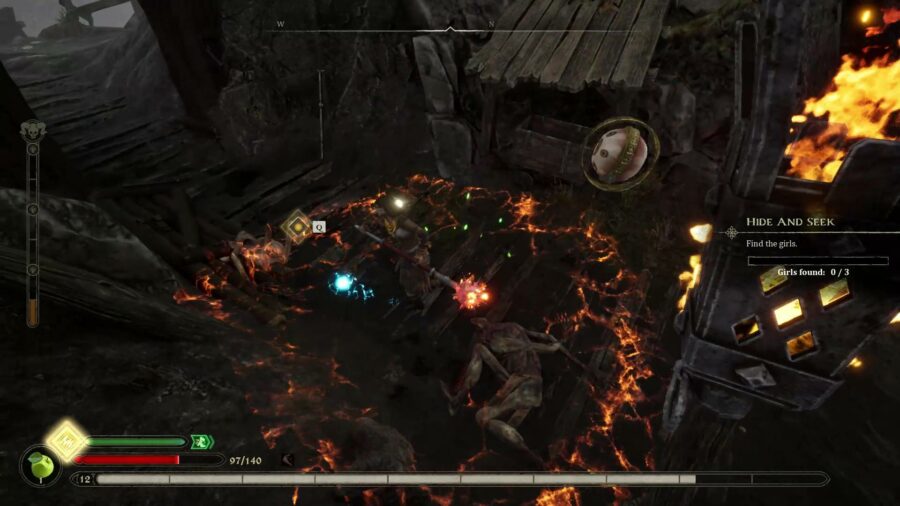
Task: Click the skull icon above vertical meter
Action: click(32, 130)
